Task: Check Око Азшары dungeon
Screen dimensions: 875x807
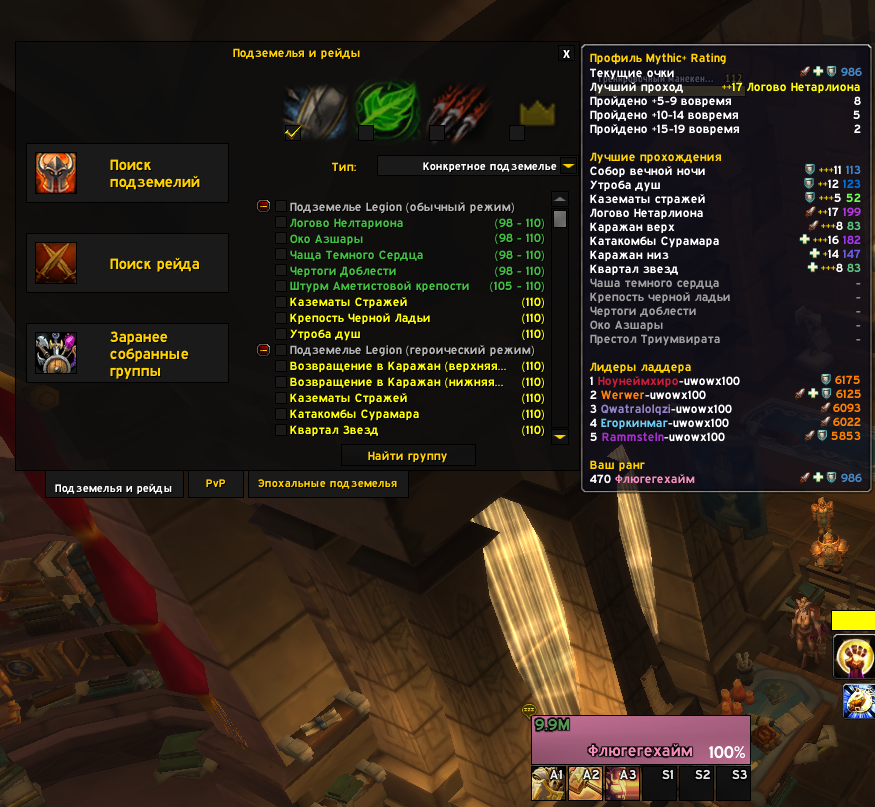Action: 281,239
